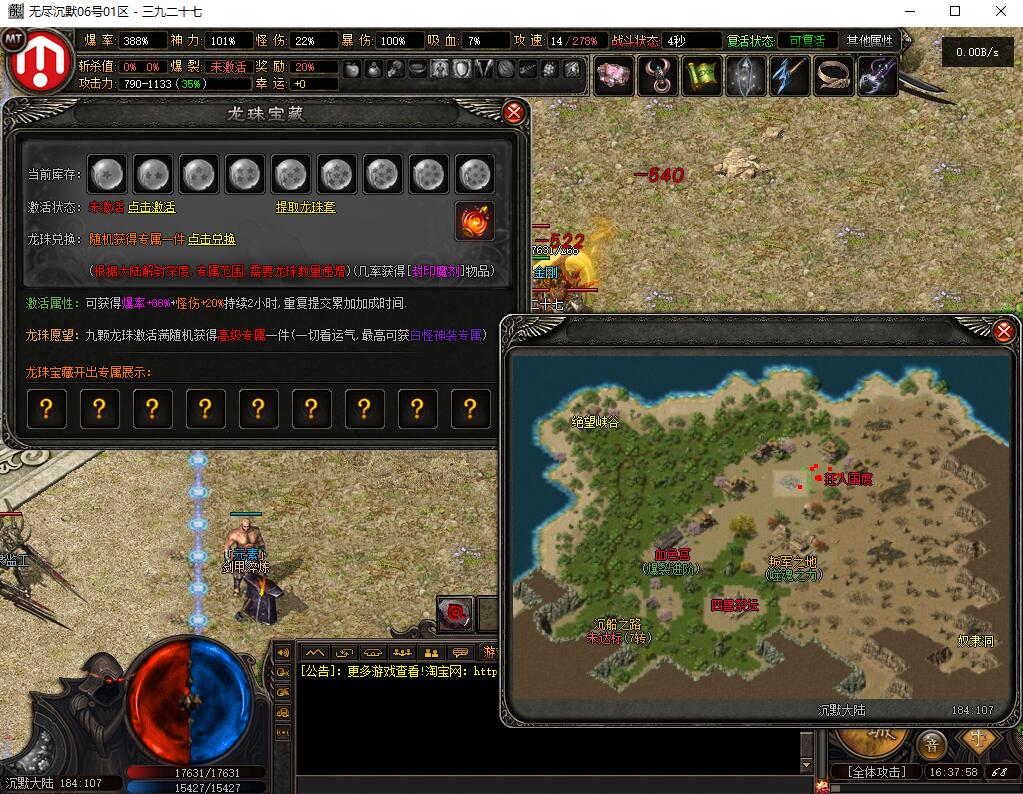1023x794 pixels.
Task: Click the 点击兑换 exchange link
Action: click(212, 239)
